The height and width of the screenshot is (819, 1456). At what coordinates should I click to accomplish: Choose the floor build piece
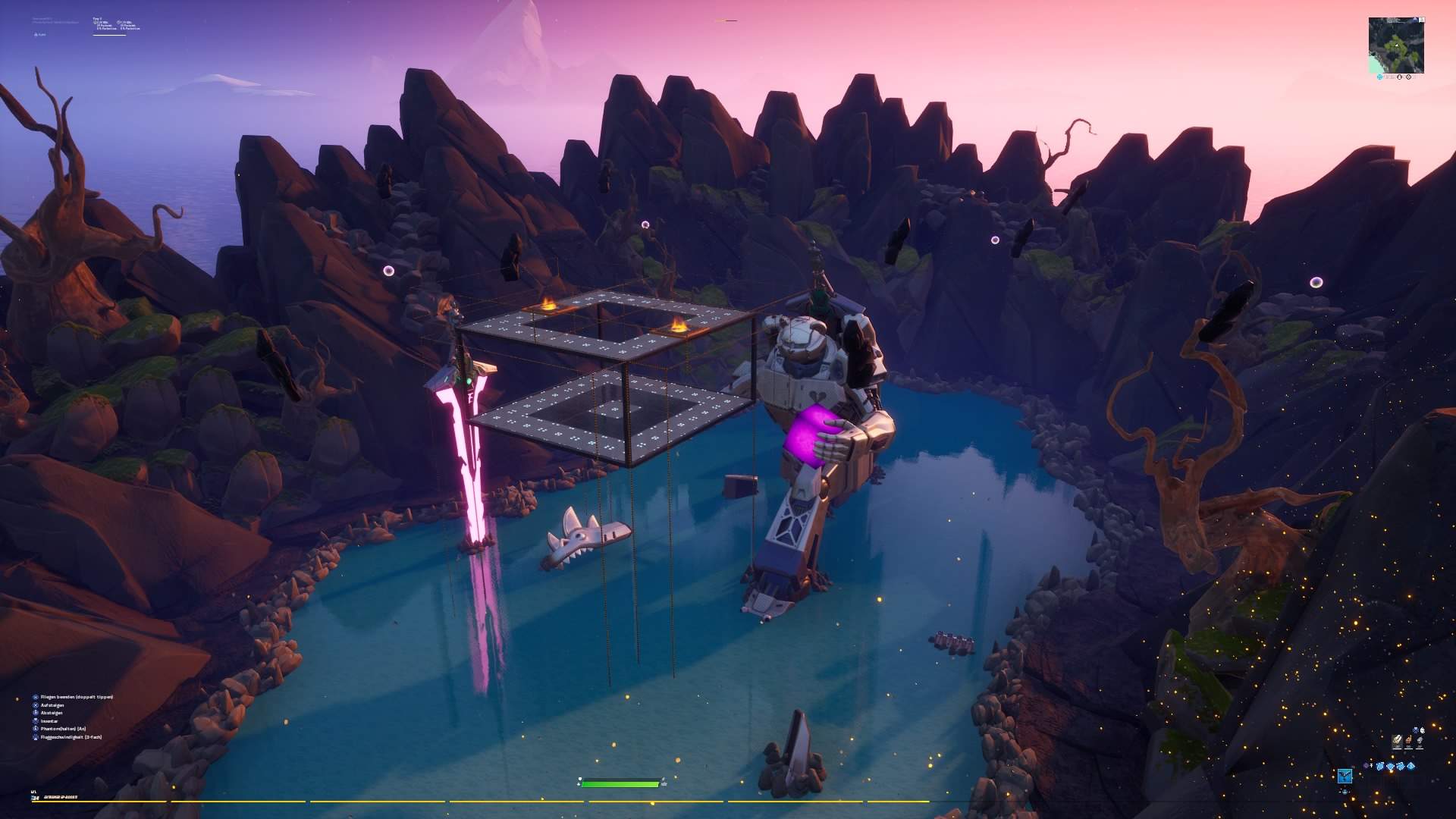(1390, 766)
